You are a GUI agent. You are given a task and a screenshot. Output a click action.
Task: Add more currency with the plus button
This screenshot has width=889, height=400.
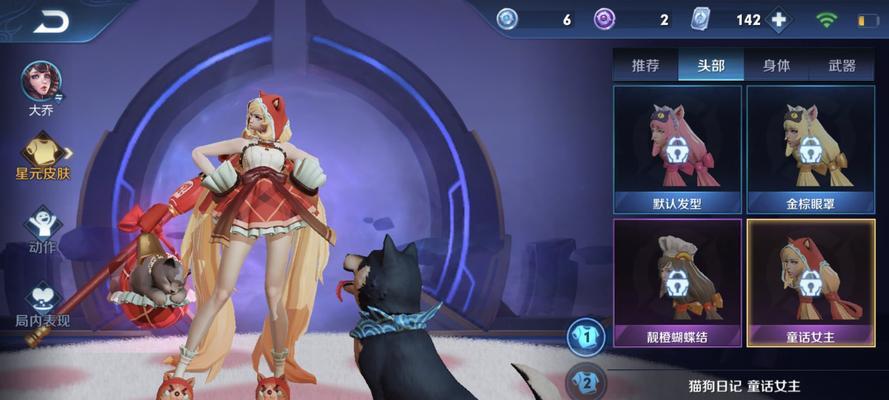pyautogui.click(x=779, y=20)
